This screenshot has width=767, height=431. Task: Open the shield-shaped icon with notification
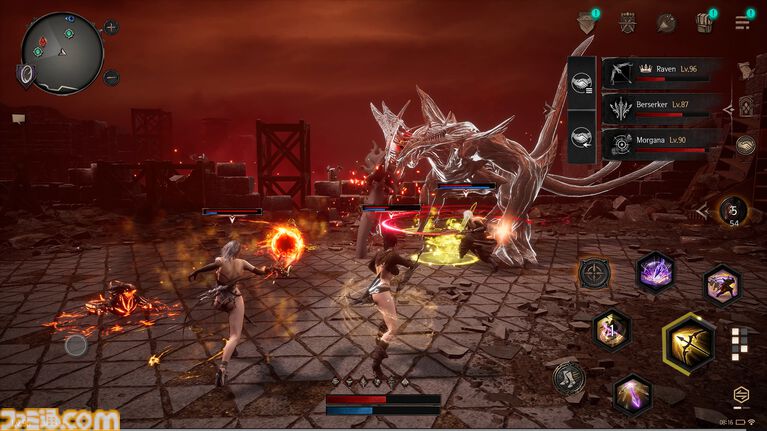tap(586, 22)
